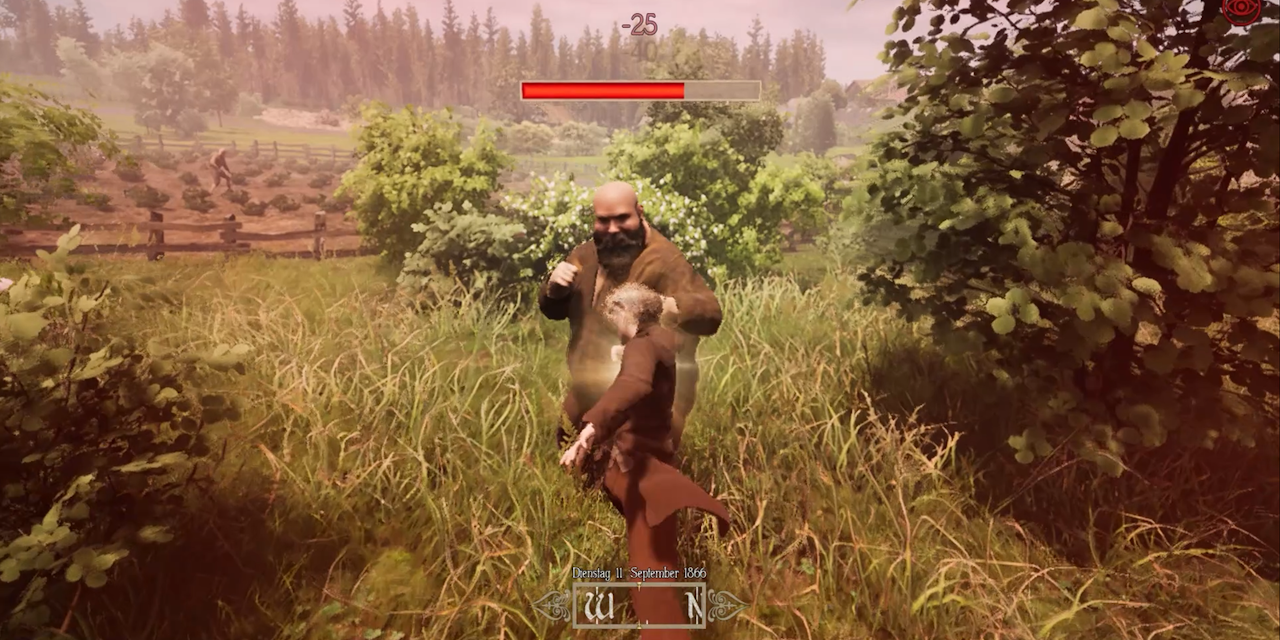1280x640 pixels.
Task: Select the compass bar showing W and N
Action: click(639, 604)
